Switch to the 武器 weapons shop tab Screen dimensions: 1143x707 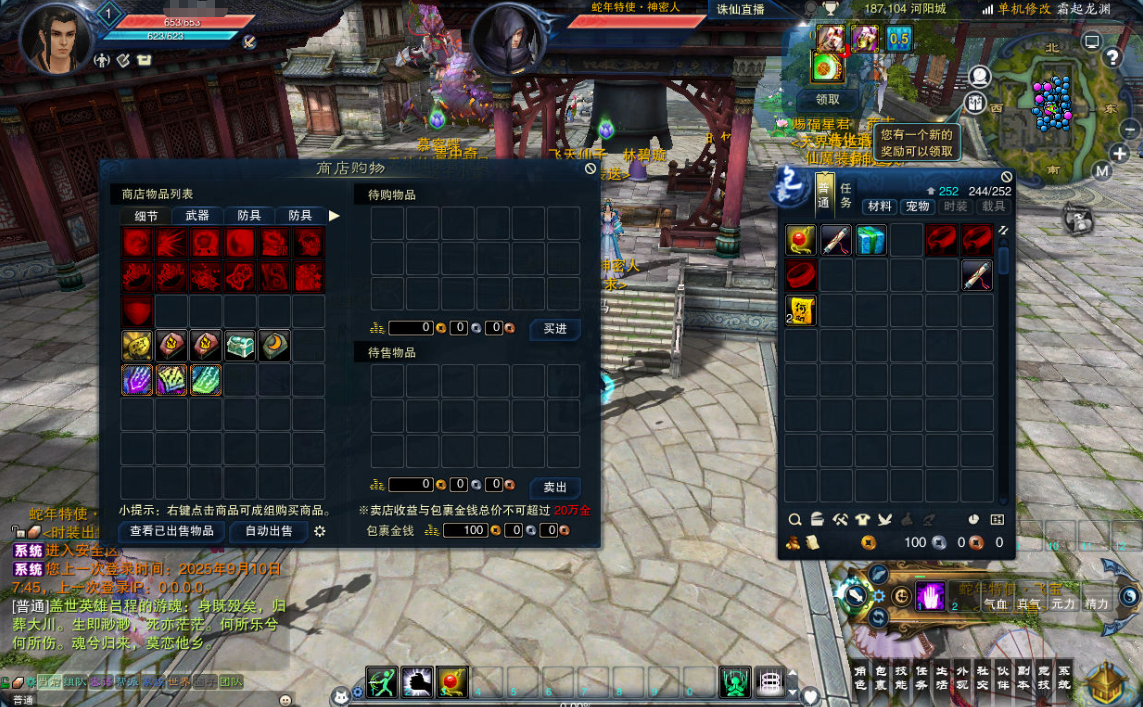click(x=197, y=215)
